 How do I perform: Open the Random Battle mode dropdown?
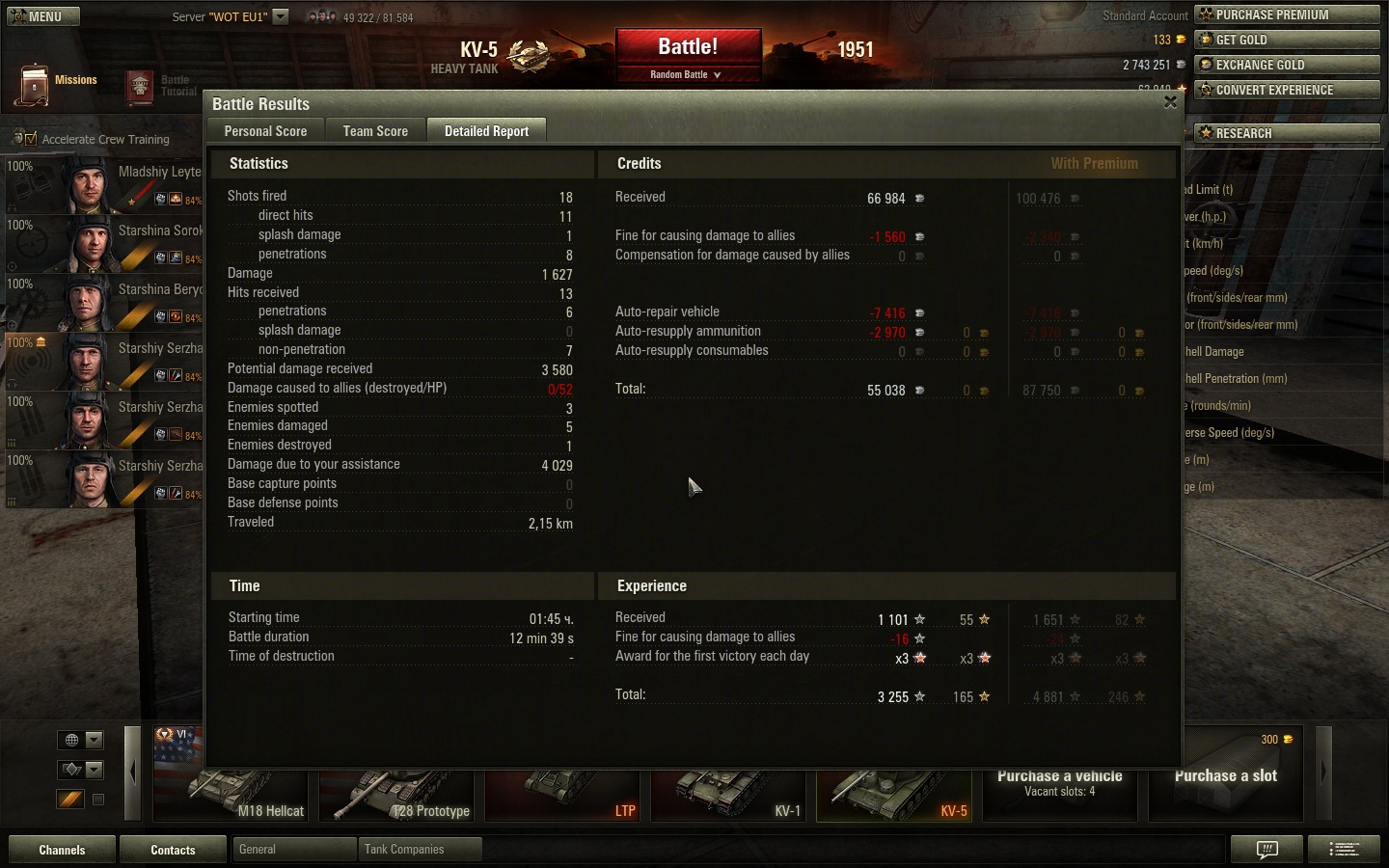[x=687, y=74]
